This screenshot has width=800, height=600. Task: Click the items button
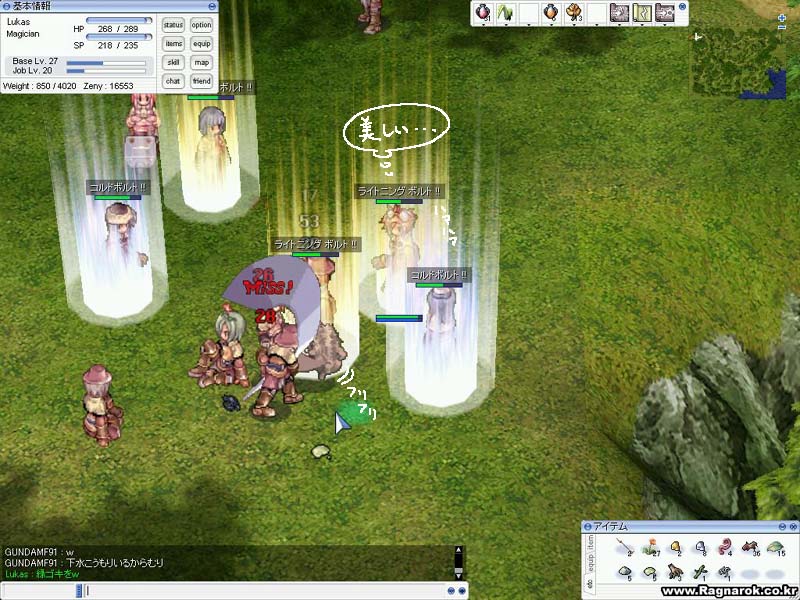point(173,44)
